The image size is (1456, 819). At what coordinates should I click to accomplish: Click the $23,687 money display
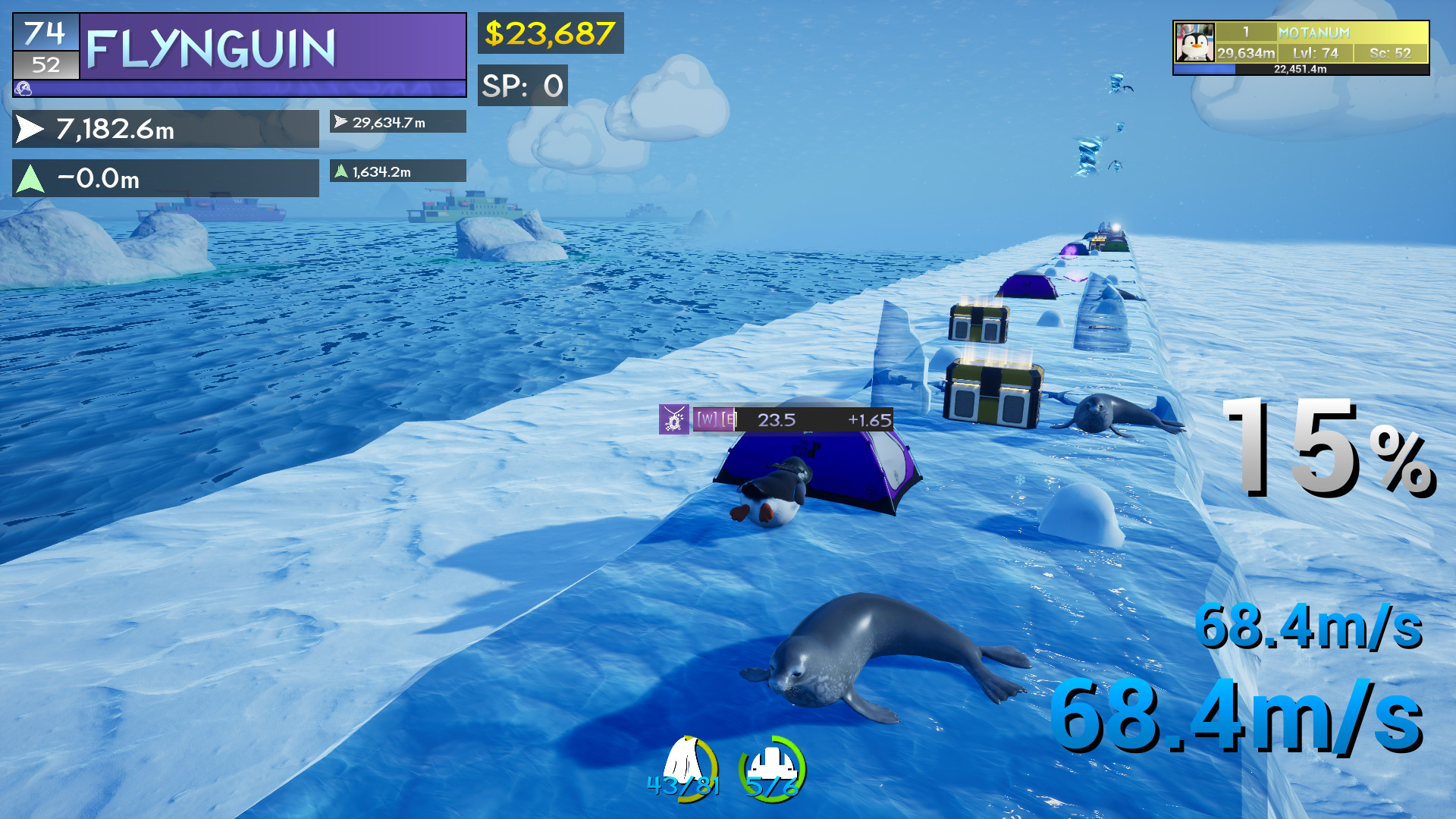coord(549,33)
